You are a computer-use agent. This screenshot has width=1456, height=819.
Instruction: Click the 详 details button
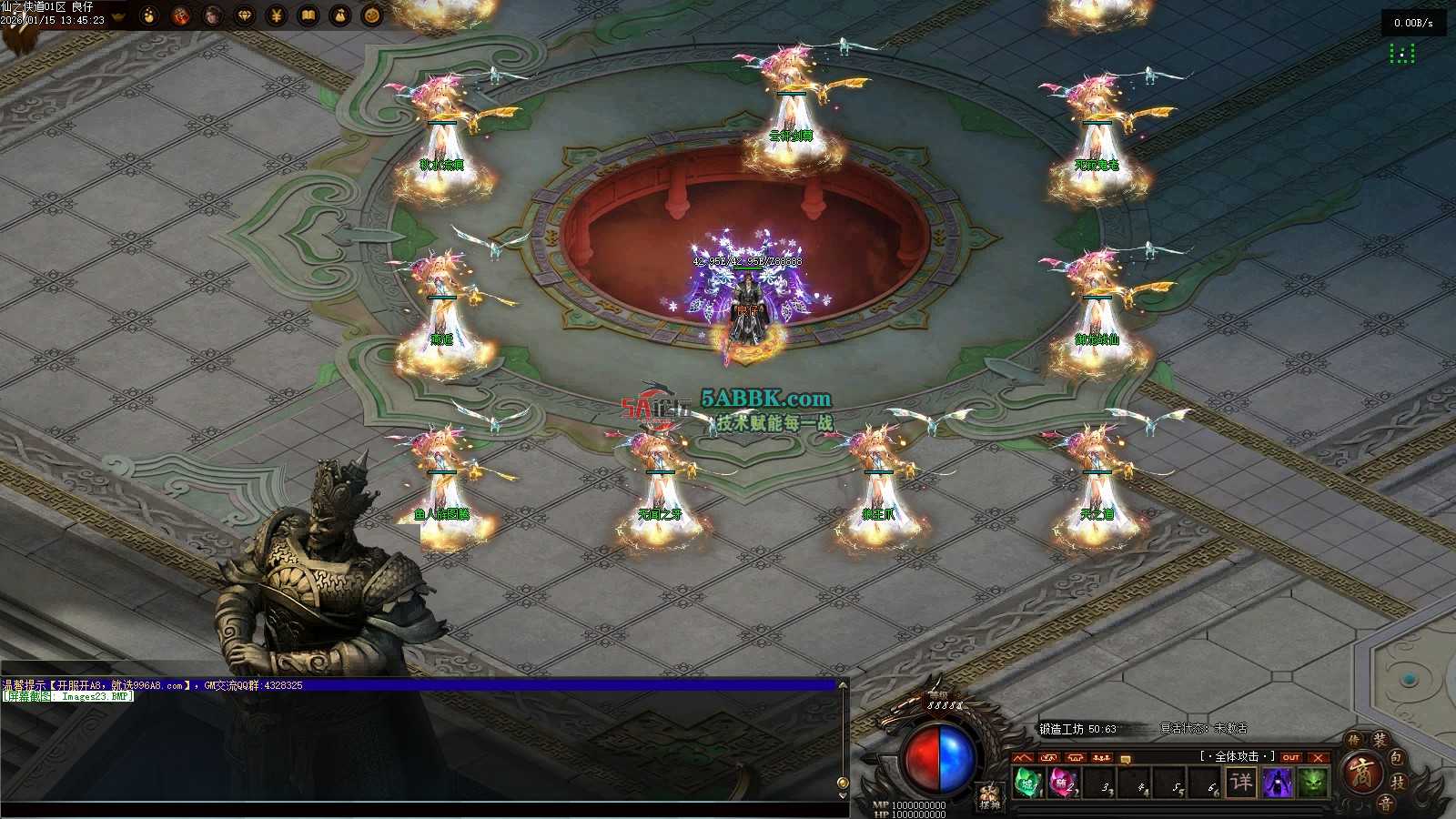pos(1241,782)
